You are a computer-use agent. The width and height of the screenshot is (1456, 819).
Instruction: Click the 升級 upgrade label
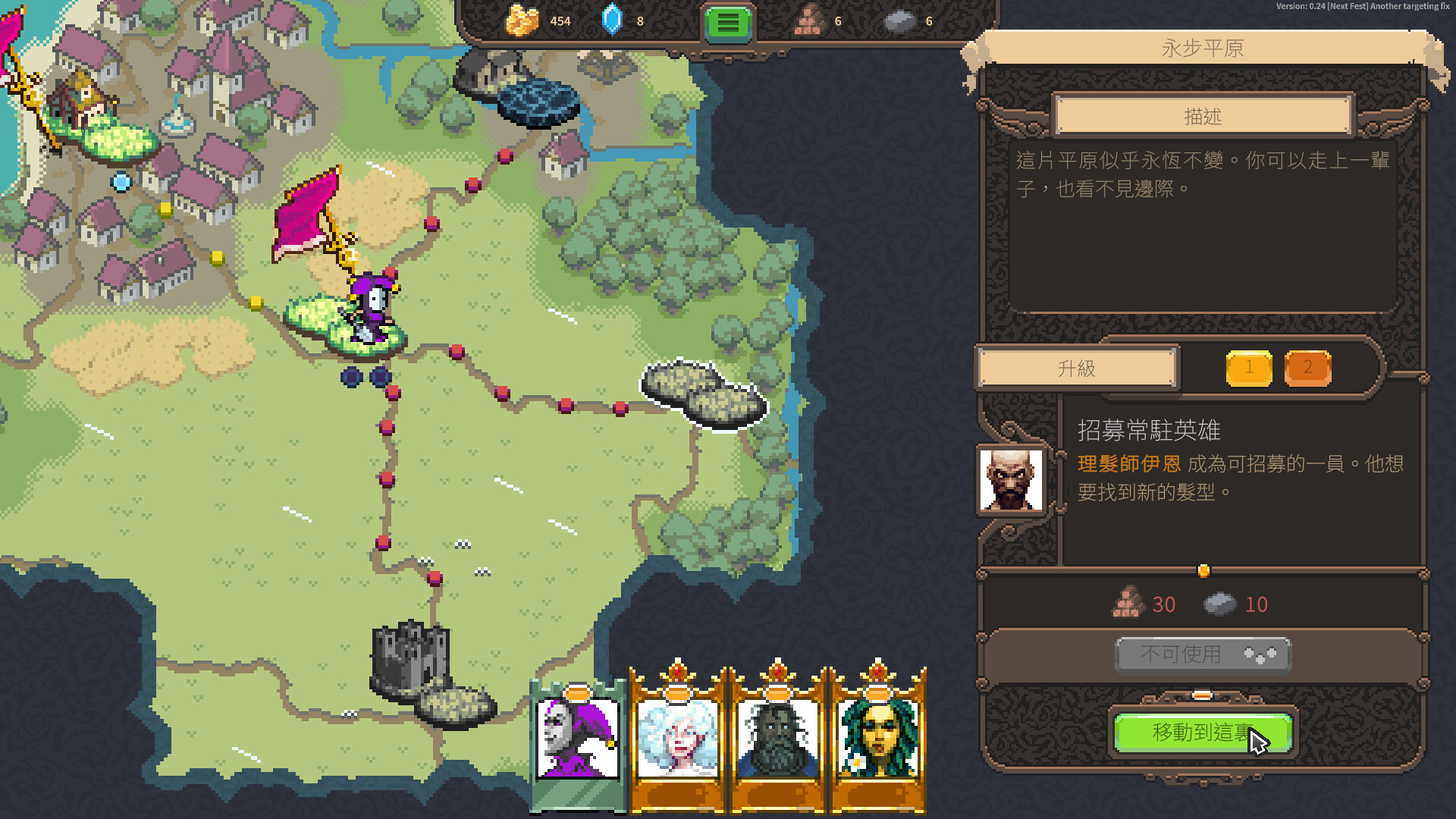[x=1077, y=369]
